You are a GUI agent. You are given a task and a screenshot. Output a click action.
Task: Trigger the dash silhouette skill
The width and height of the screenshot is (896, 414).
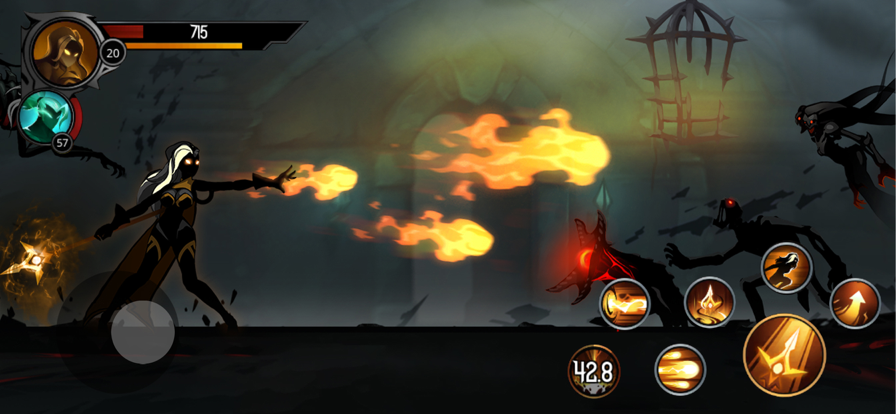click(786, 267)
